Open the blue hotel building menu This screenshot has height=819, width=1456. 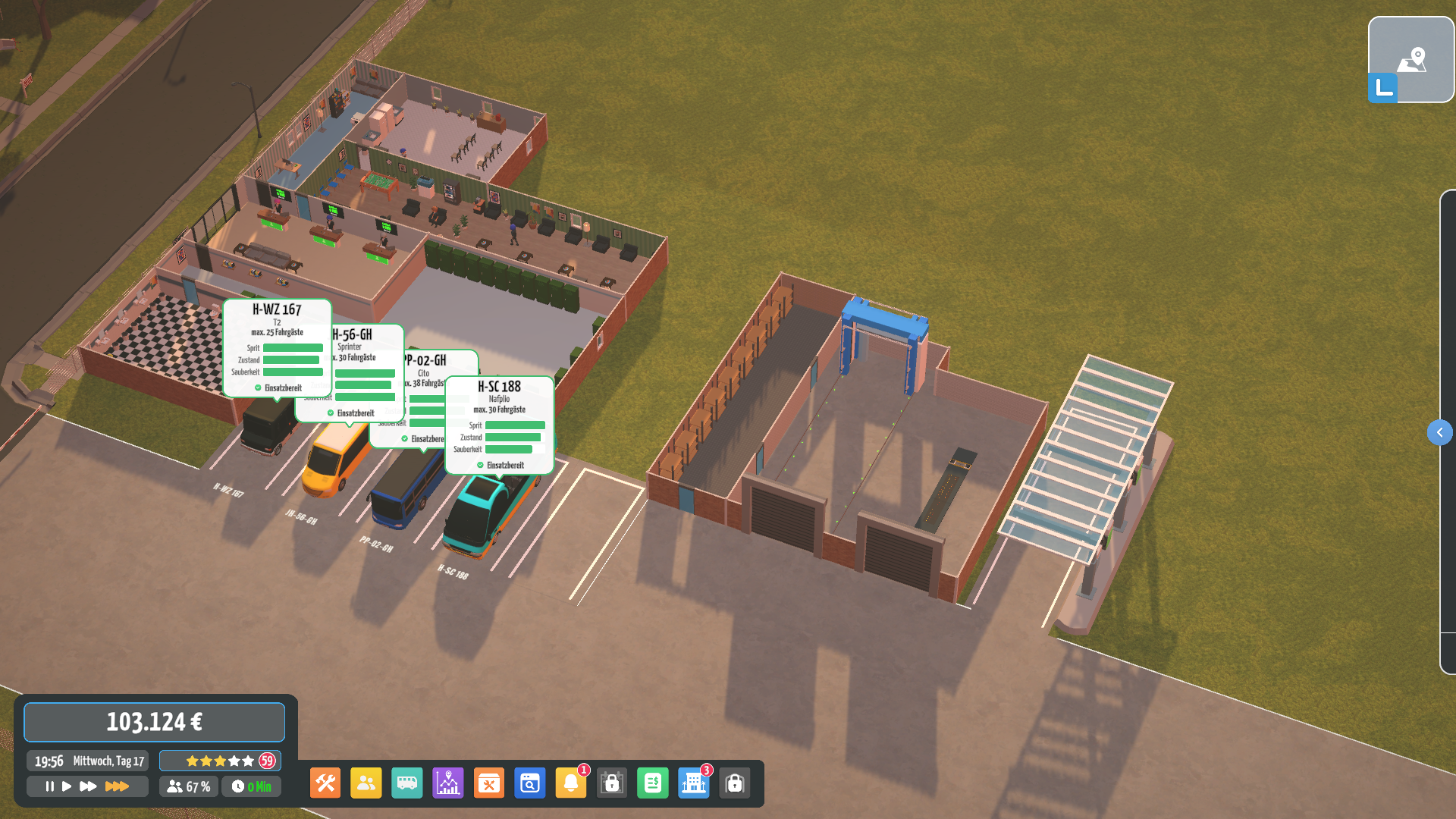694,783
